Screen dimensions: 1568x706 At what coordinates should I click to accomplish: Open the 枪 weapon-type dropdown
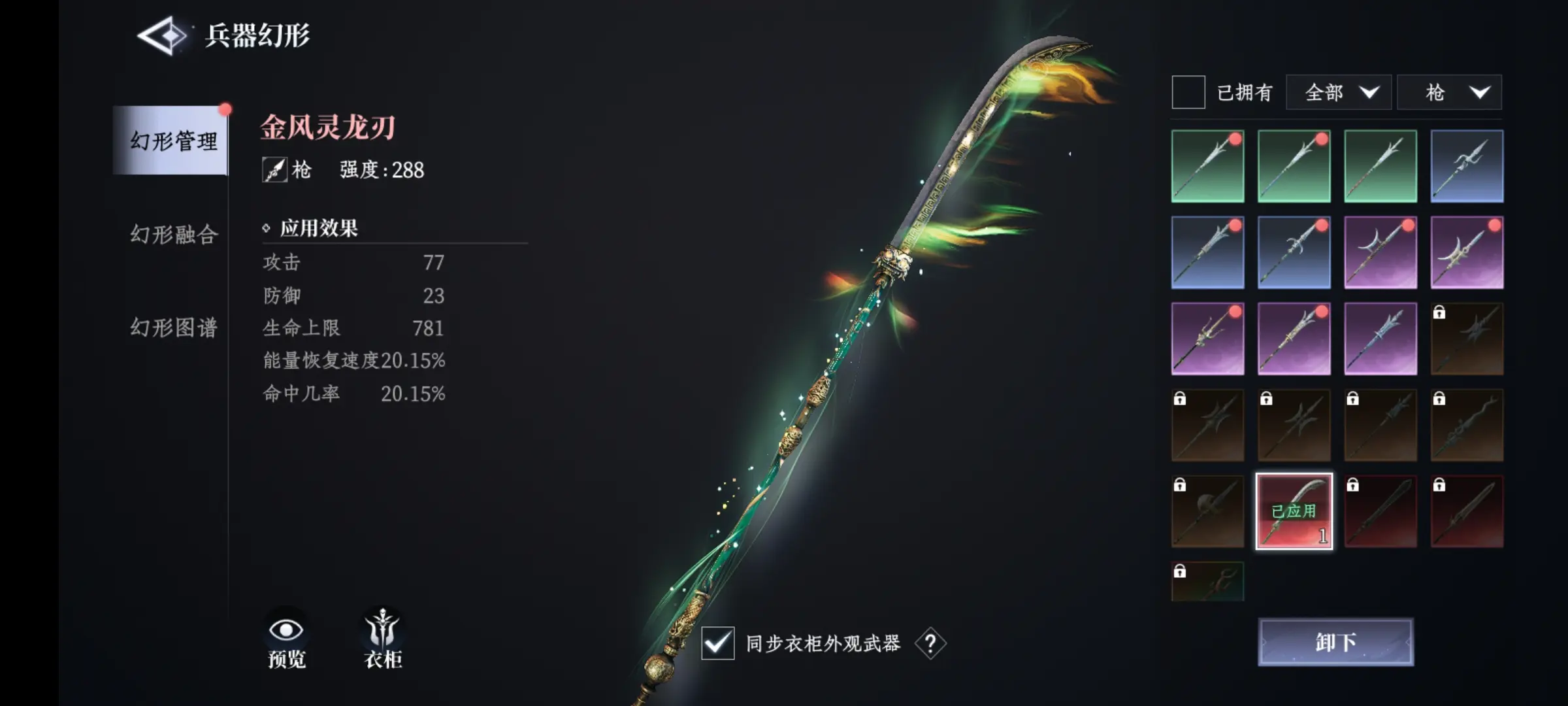pyautogui.click(x=1449, y=92)
